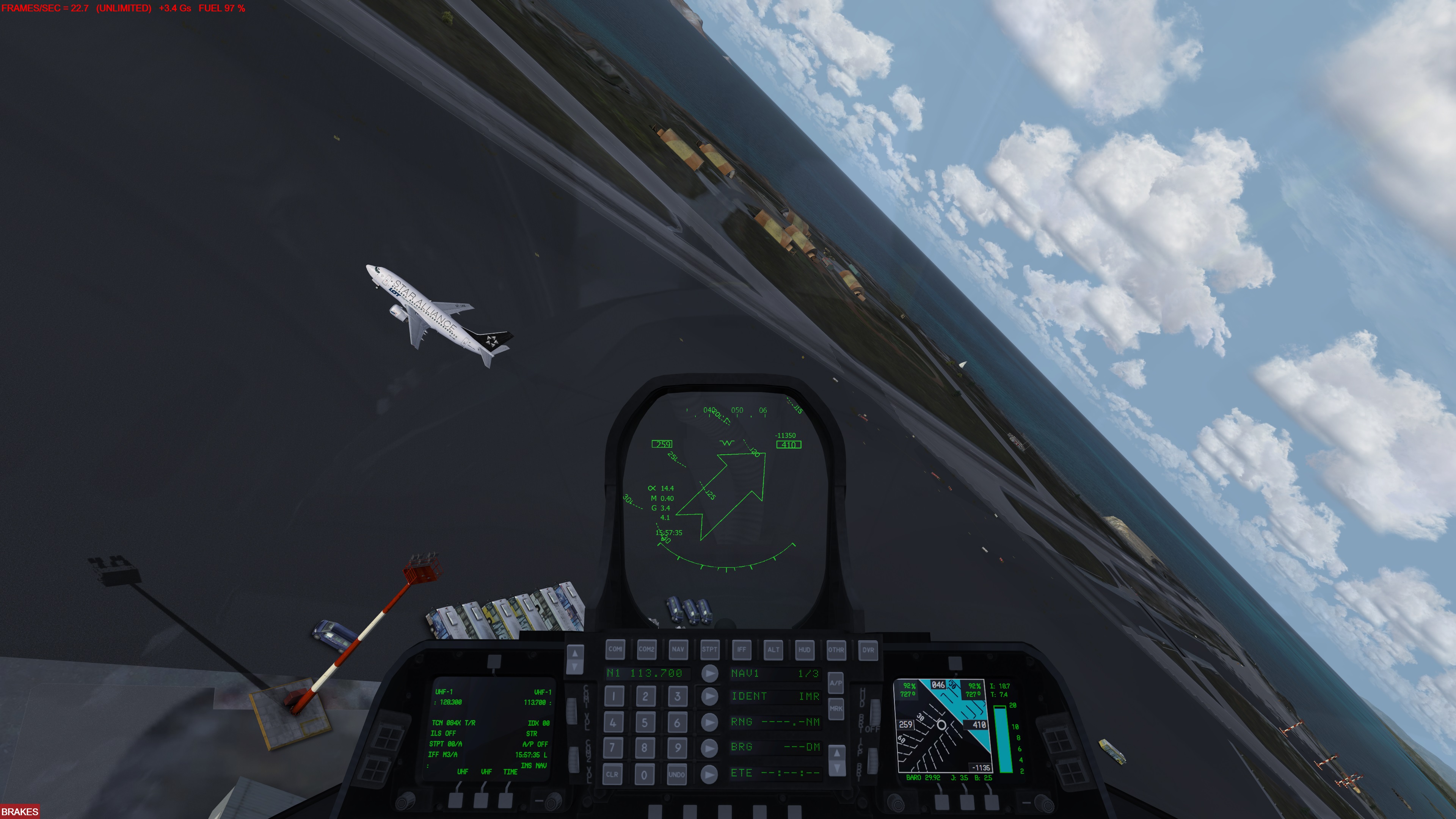Open the COM2 radio page
The width and height of the screenshot is (1456, 819).
(646, 650)
